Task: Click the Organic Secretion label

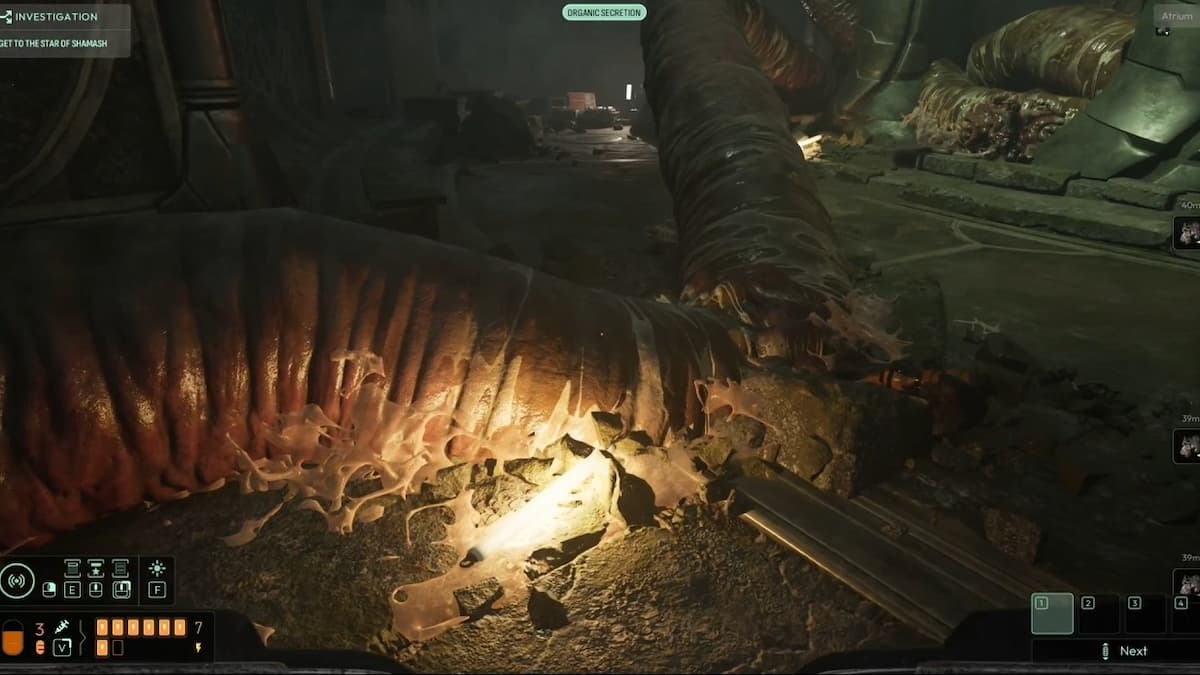Action: point(604,13)
